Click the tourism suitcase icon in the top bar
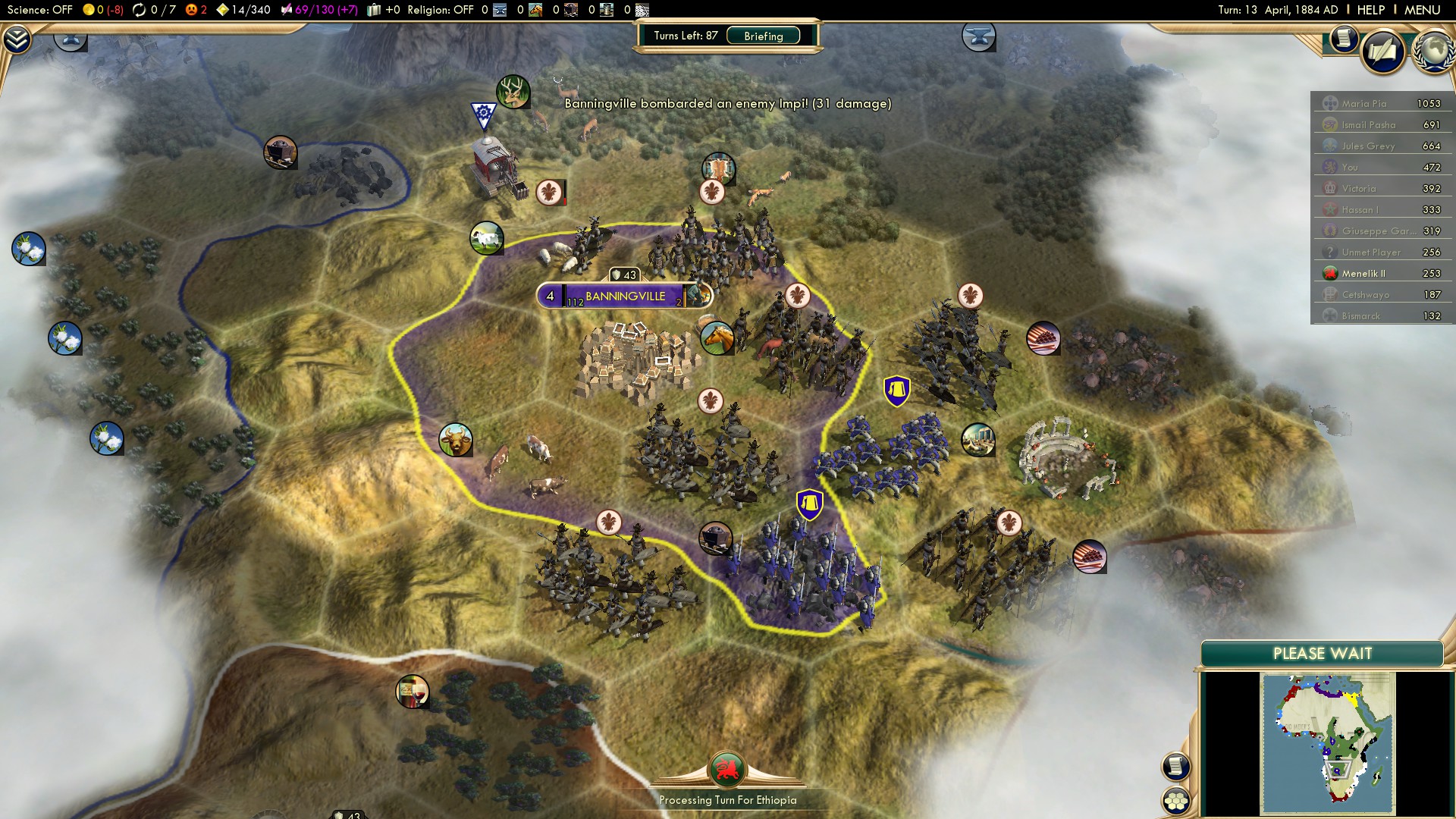Image resolution: width=1456 pixels, height=819 pixels. (374, 10)
